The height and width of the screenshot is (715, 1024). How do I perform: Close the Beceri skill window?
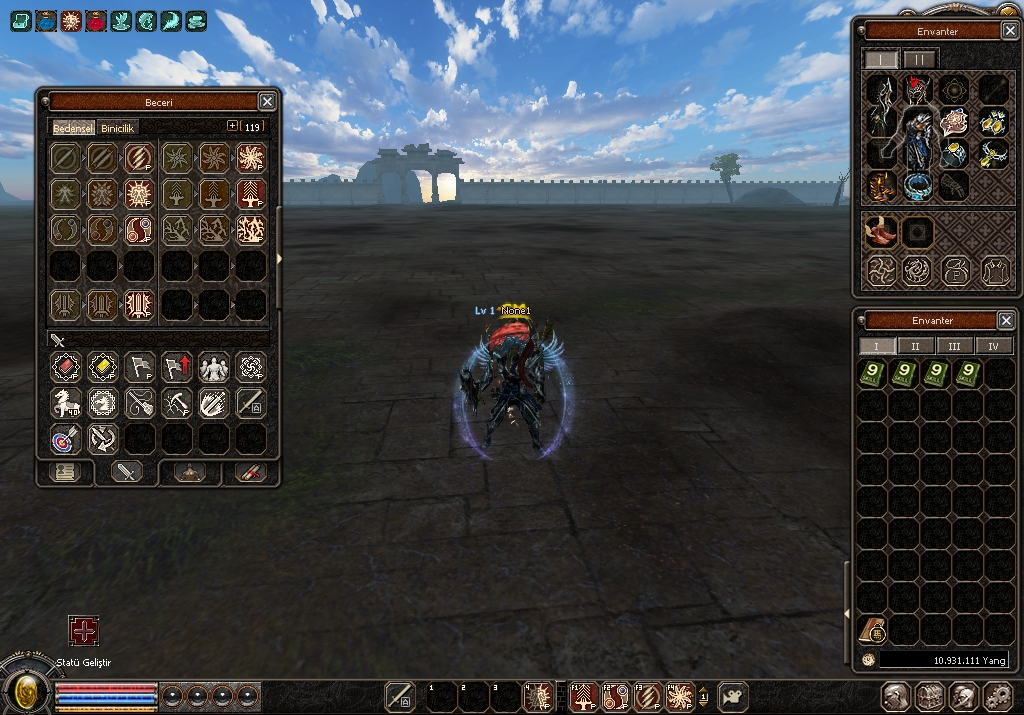[x=267, y=101]
